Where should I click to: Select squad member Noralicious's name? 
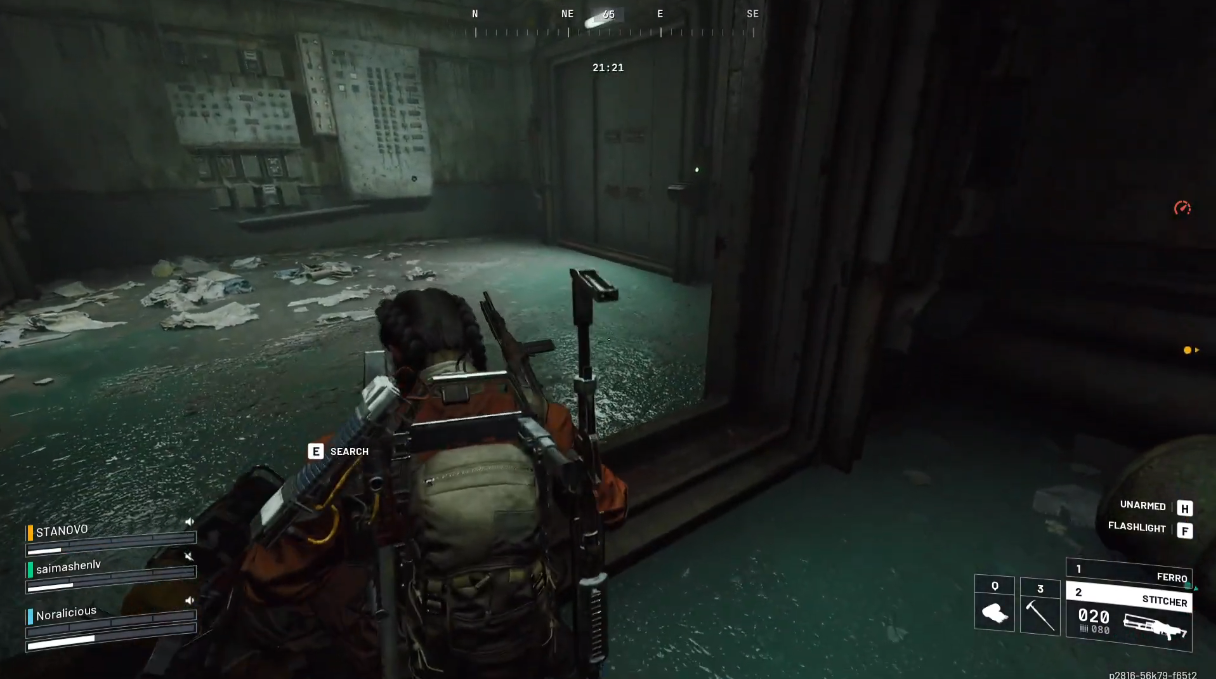tap(66, 612)
